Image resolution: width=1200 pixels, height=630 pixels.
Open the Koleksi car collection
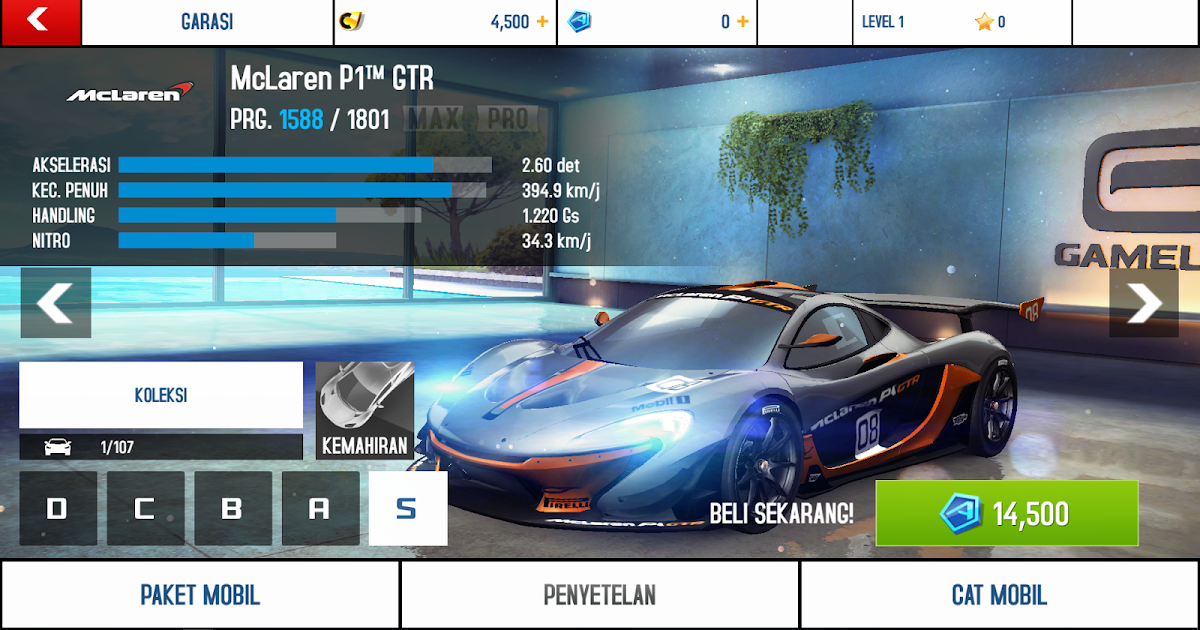(161, 395)
